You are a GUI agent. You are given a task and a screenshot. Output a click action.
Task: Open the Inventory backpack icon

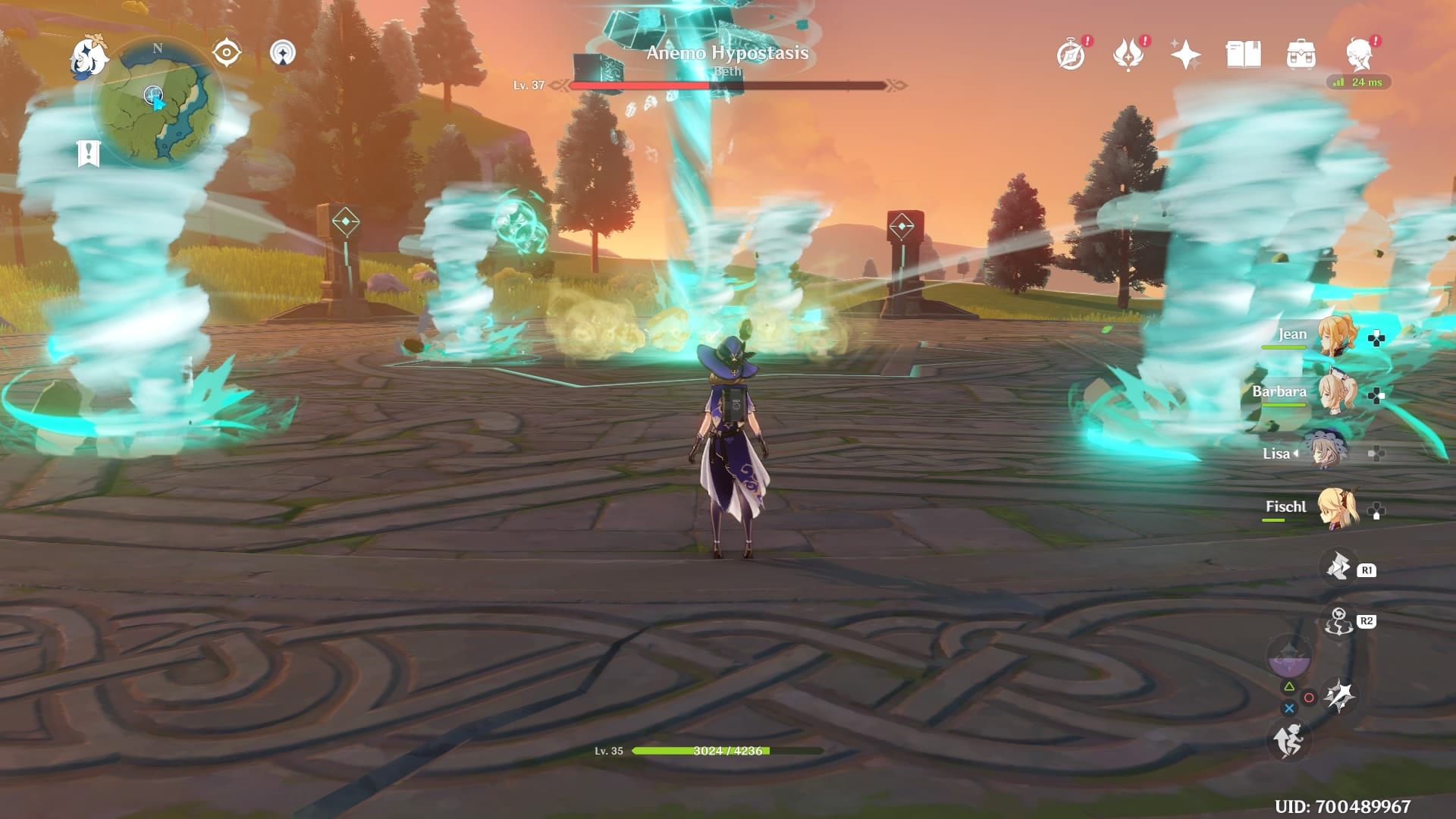(x=1302, y=53)
